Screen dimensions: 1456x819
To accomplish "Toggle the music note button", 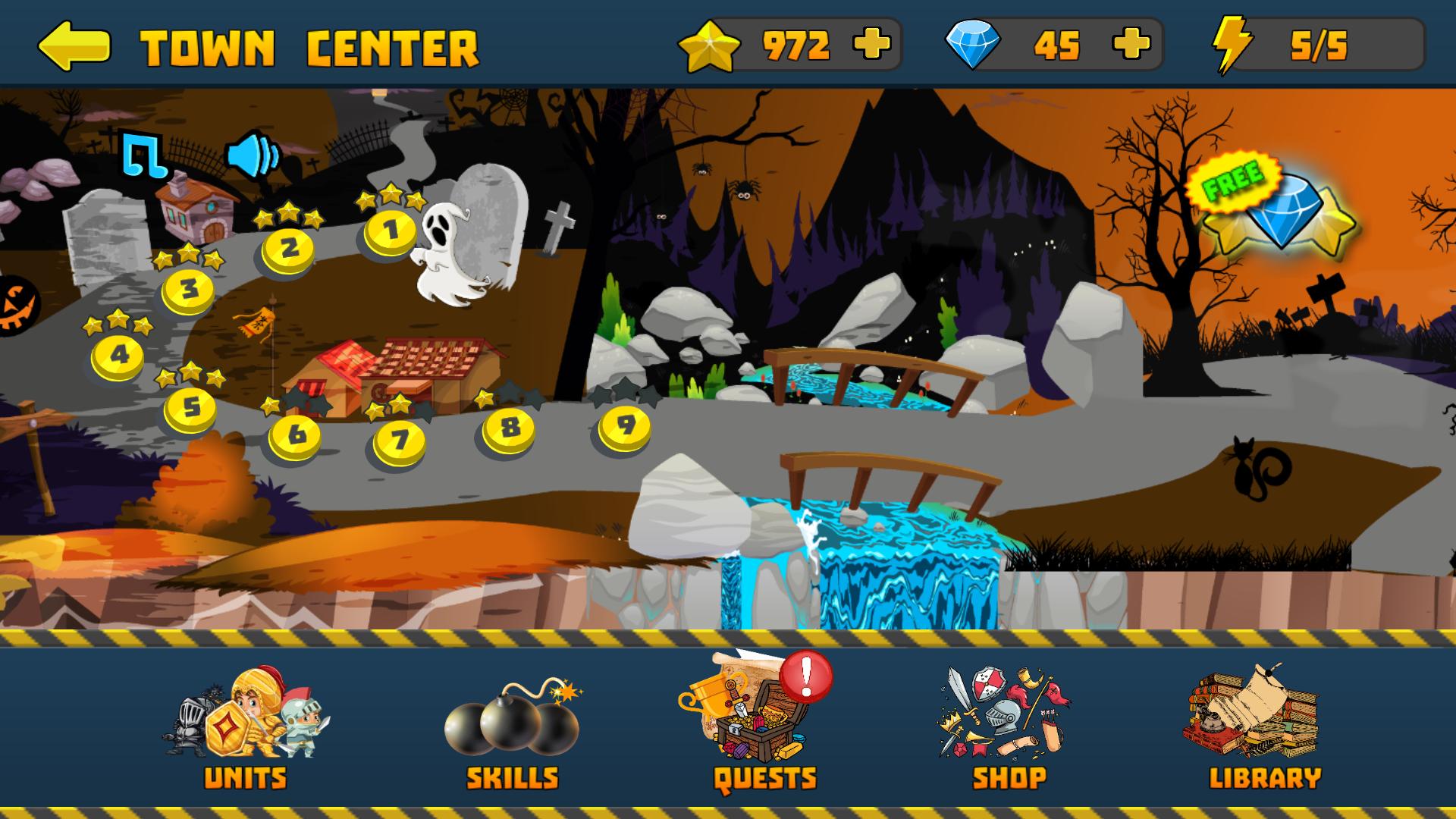I will pyautogui.click(x=145, y=155).
